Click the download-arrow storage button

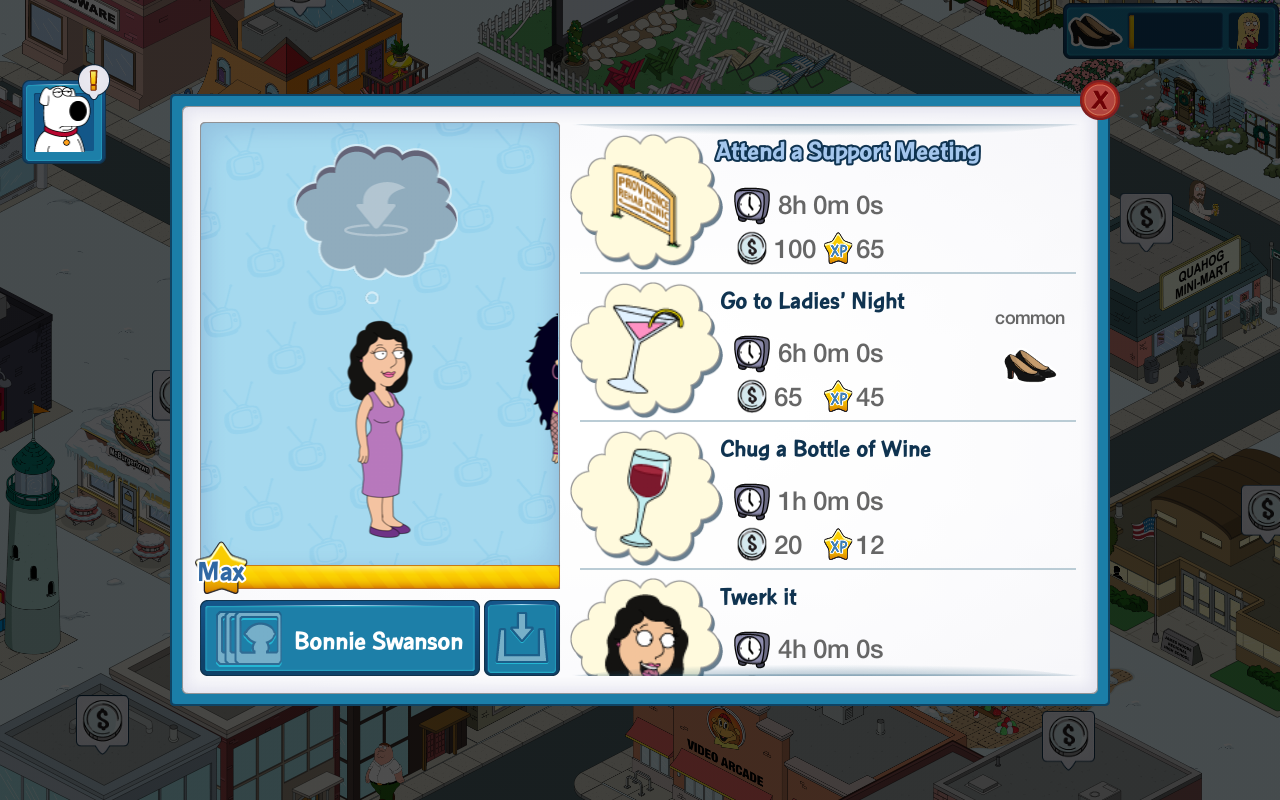[x=522, y=639]
